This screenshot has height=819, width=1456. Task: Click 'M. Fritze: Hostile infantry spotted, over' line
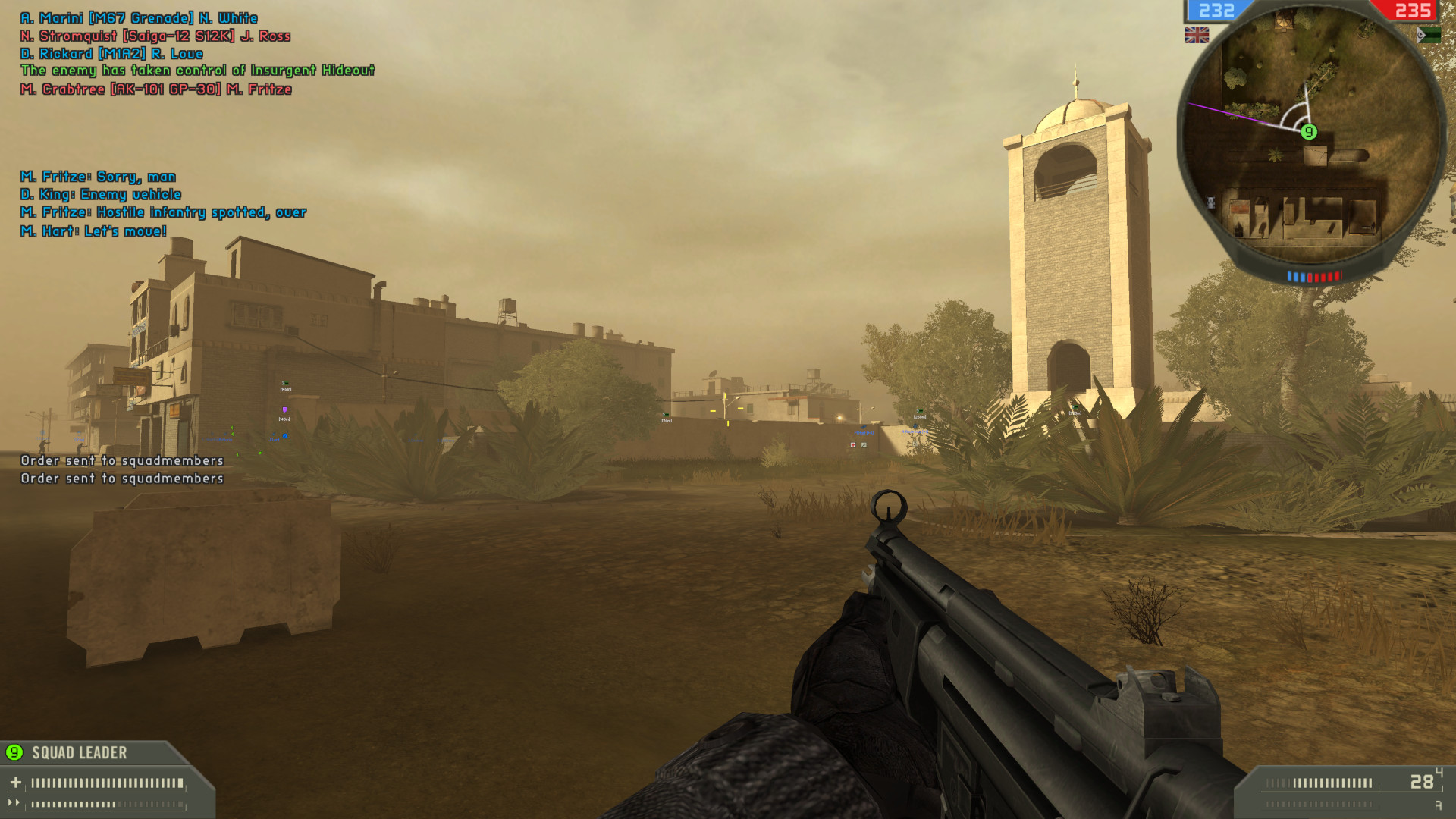164,212
